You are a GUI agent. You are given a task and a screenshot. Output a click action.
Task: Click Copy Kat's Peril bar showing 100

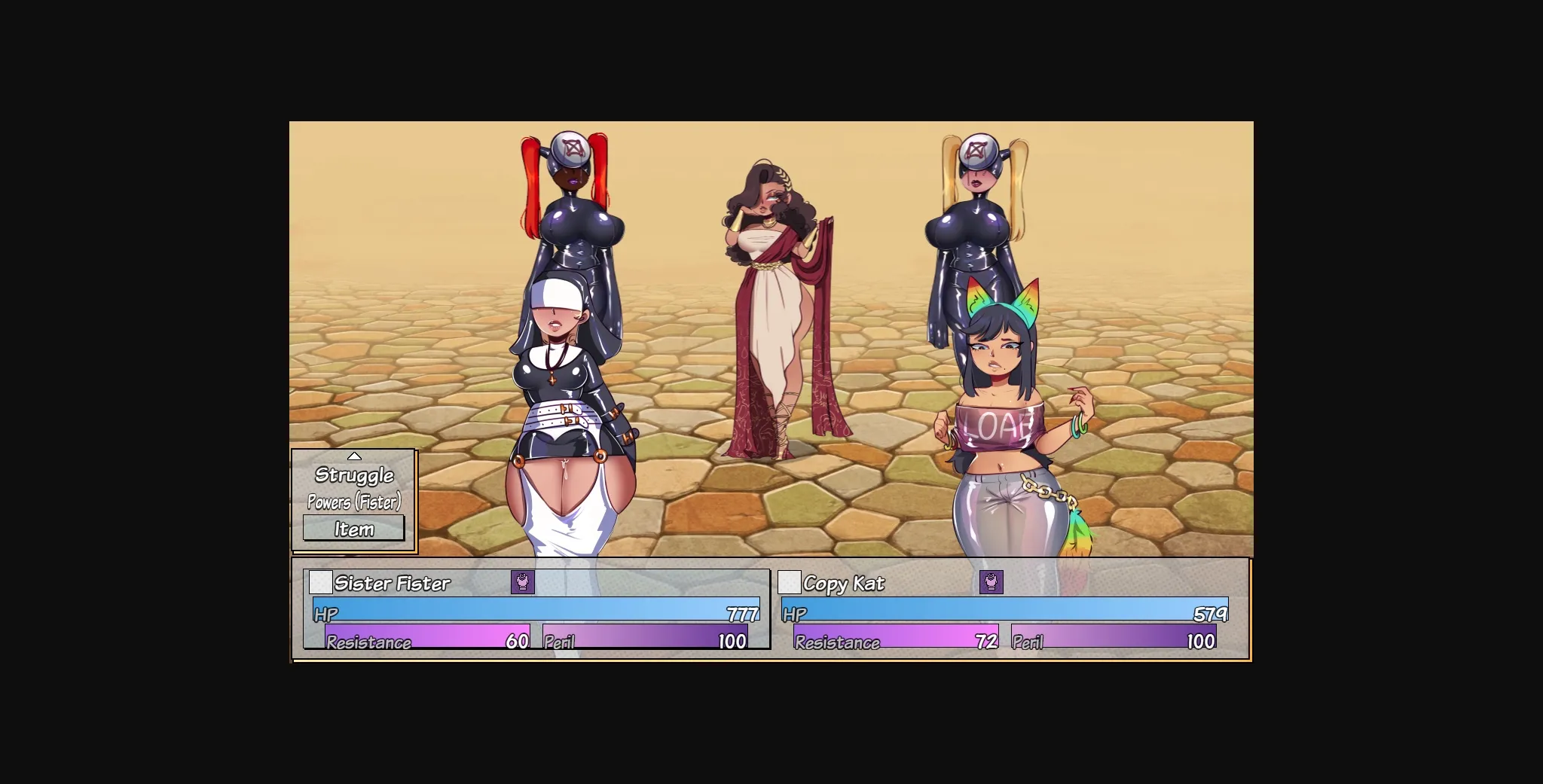tap(1115, 642)
